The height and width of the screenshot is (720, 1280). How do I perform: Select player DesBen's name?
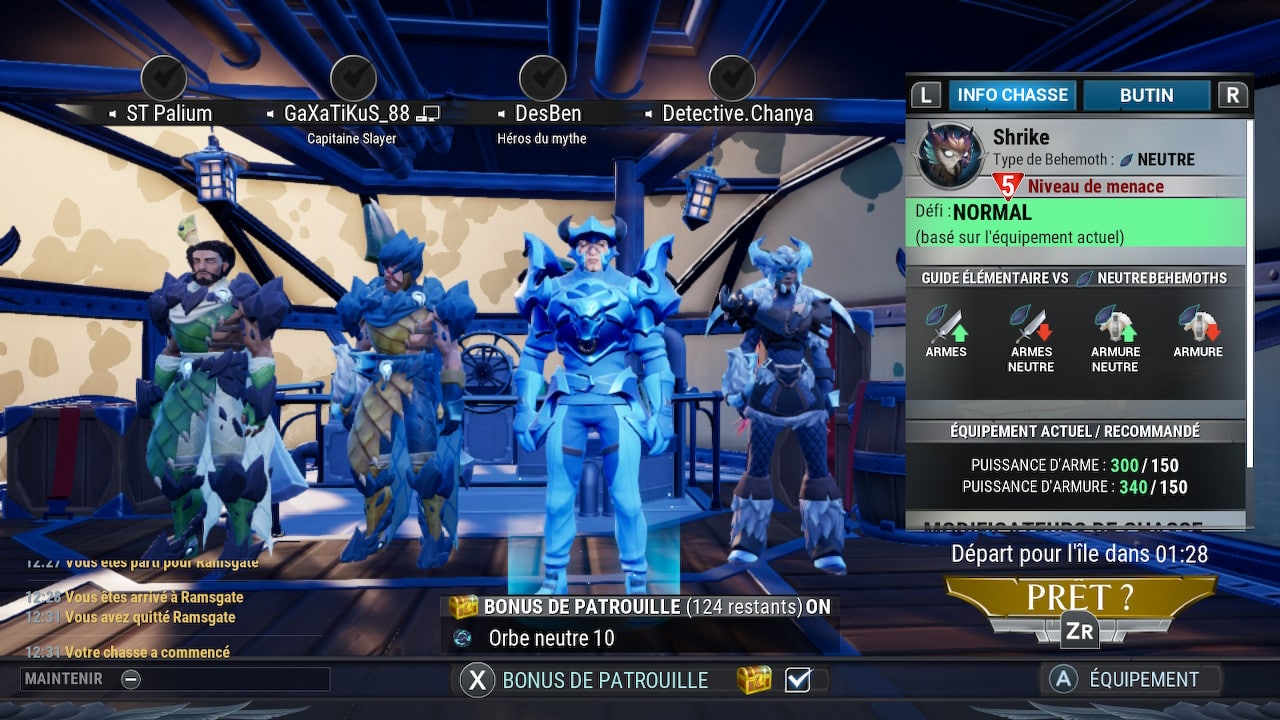547,114
